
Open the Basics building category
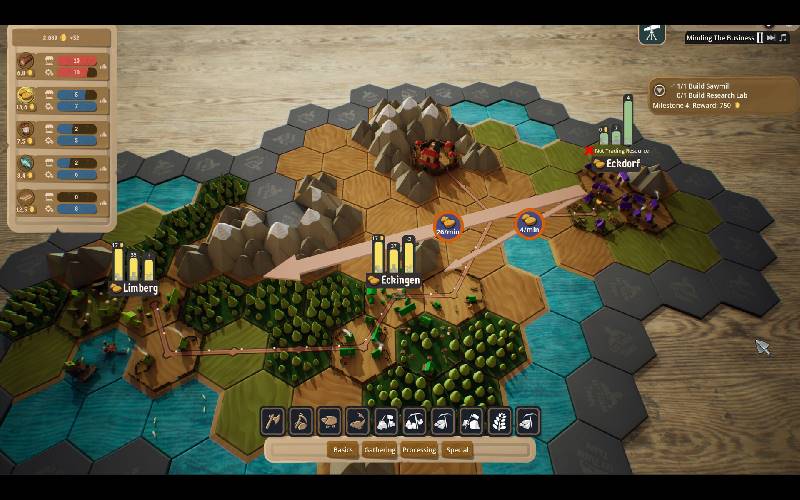(344, 450)
